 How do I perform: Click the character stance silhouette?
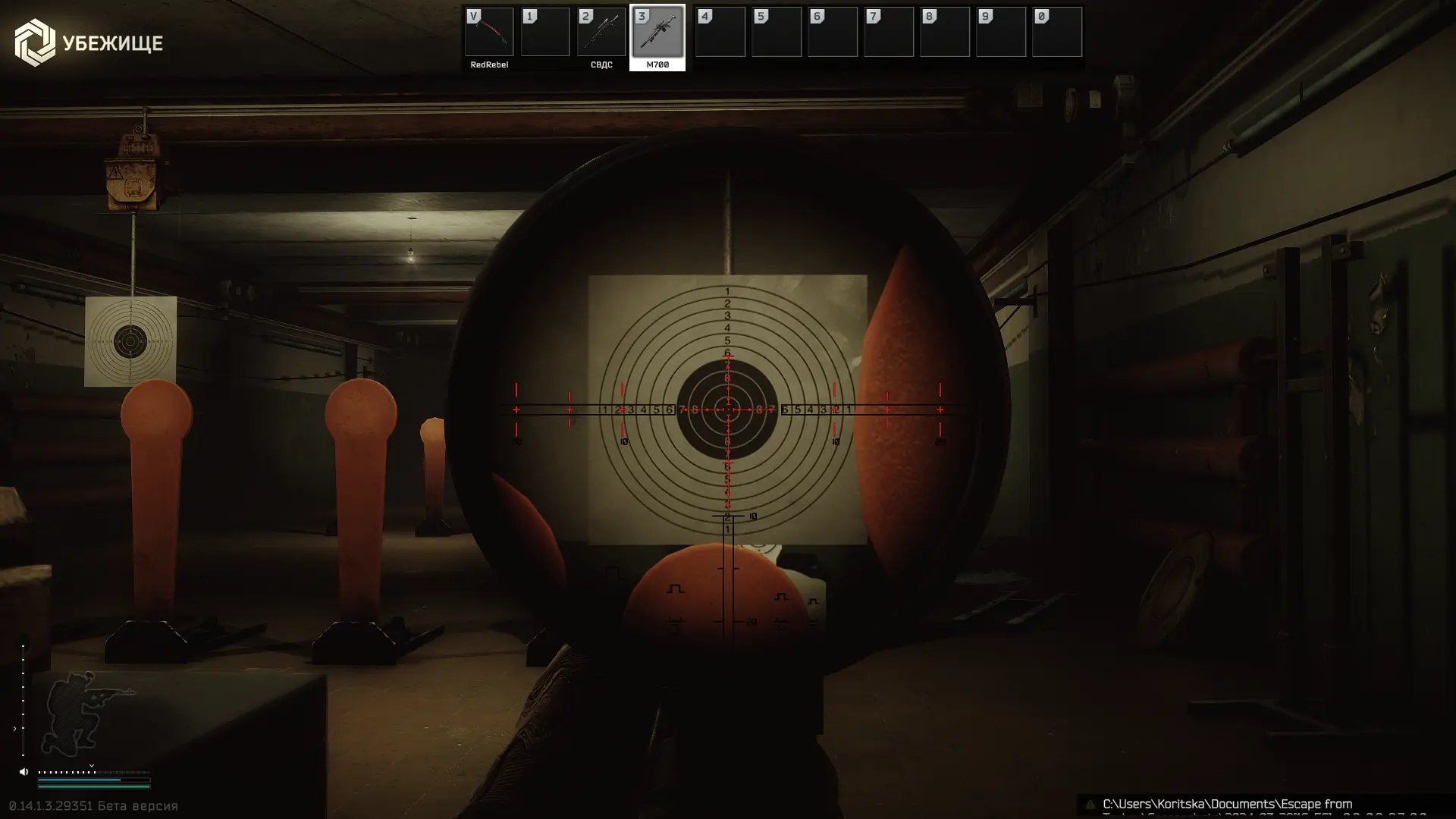click(x=80, y=711)
